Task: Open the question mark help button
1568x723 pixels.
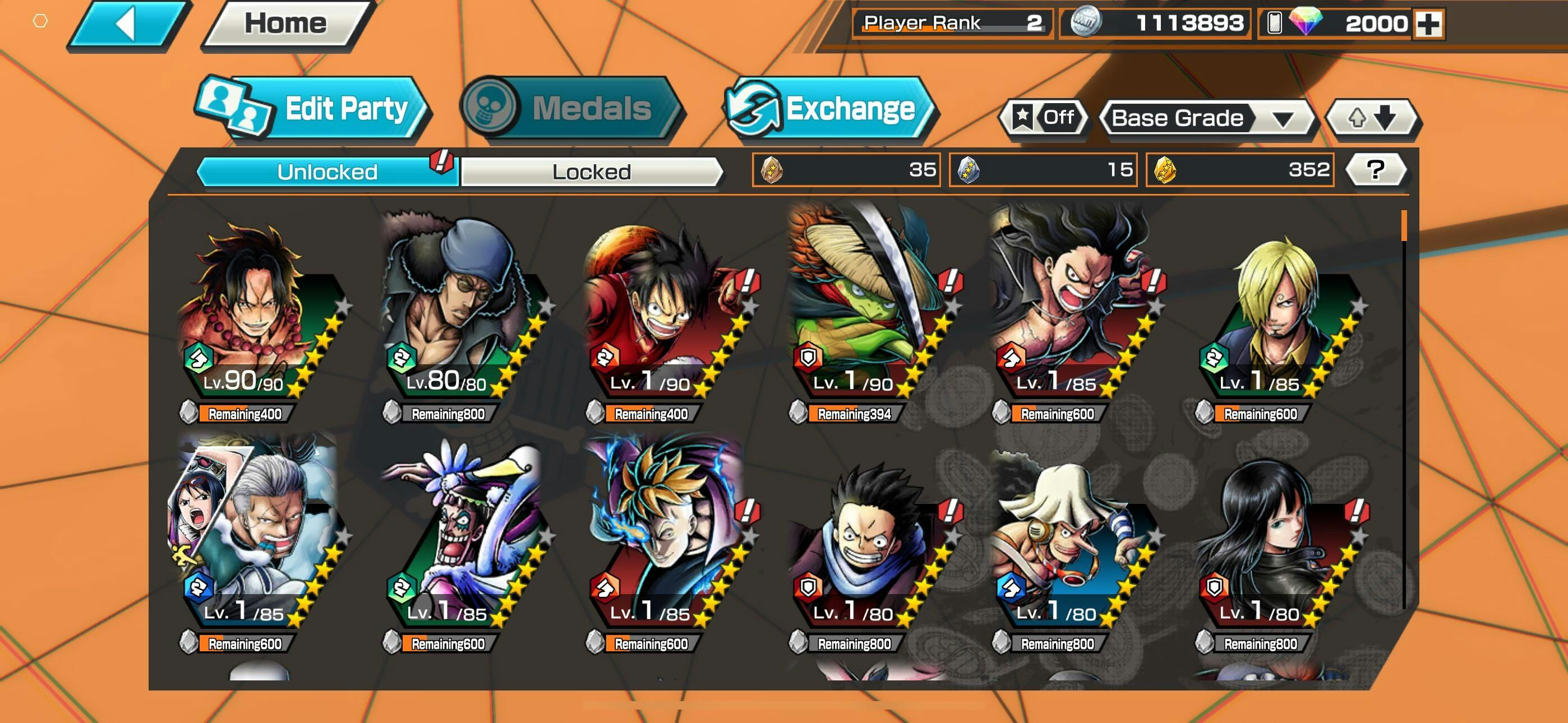Action: click(x=1375, y=170)
